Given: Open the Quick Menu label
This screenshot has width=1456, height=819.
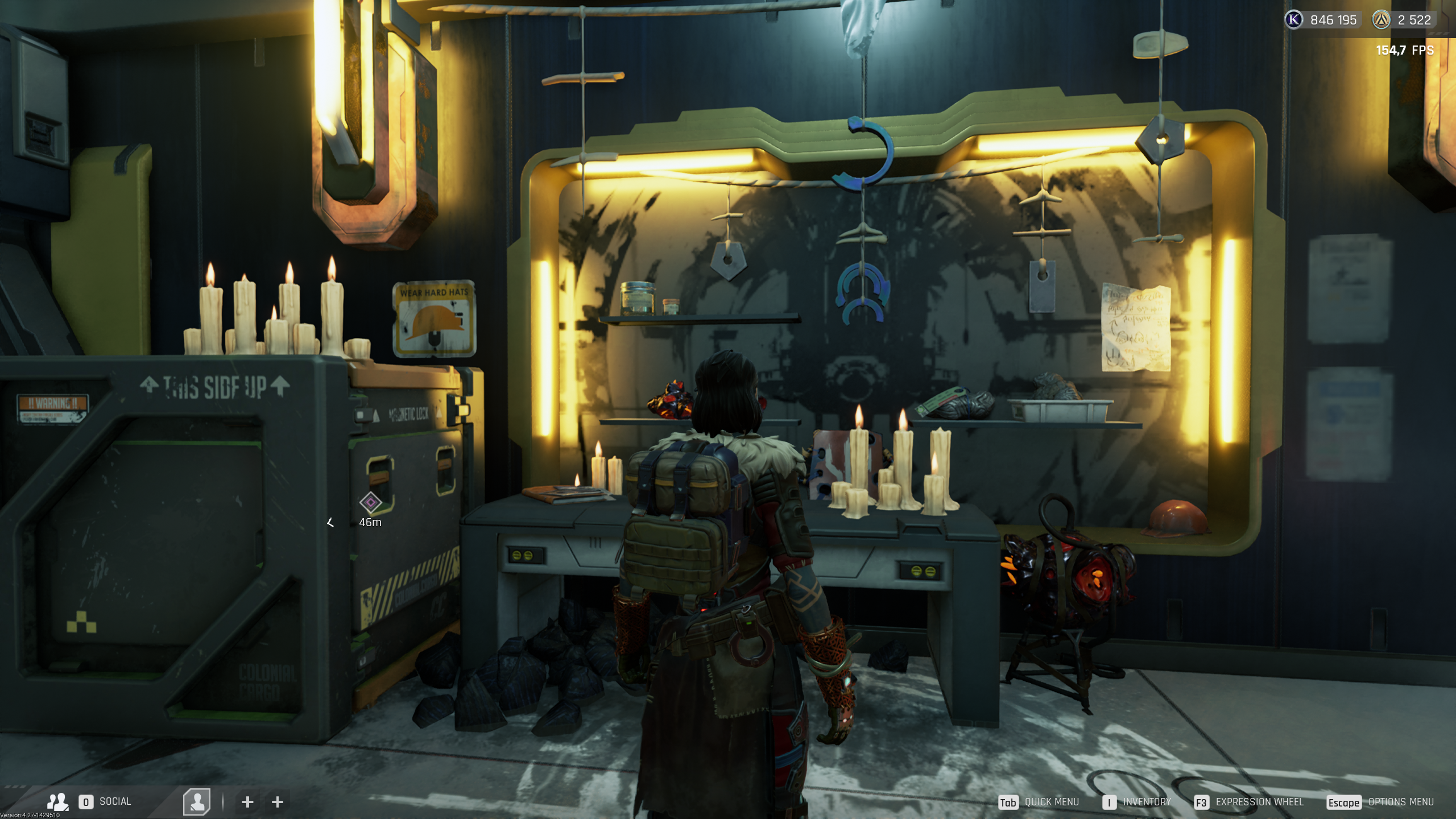Looking at the screenshot, I should tap(1051, 802).
